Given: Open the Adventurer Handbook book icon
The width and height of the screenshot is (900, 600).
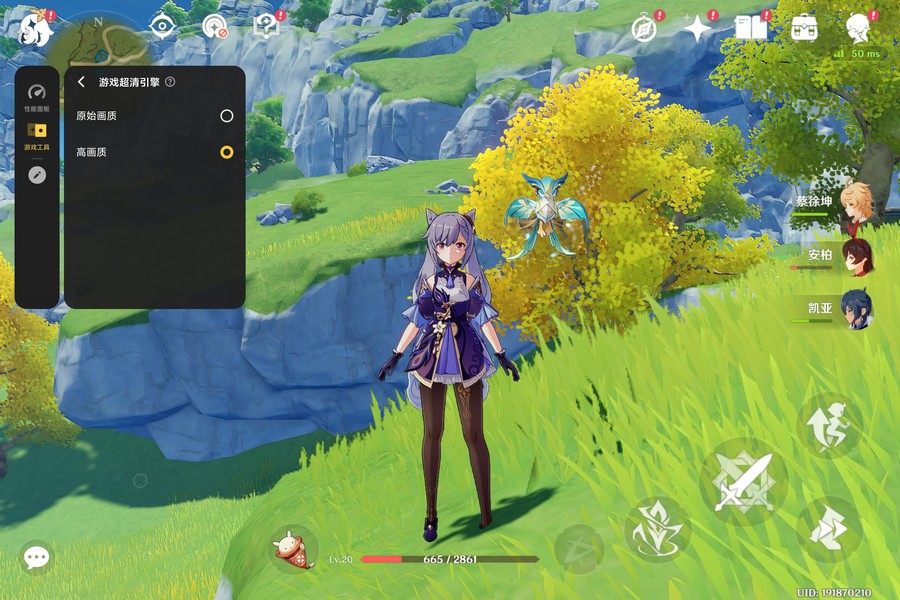Looking at the screenshot, I should [x=750, y=27].
